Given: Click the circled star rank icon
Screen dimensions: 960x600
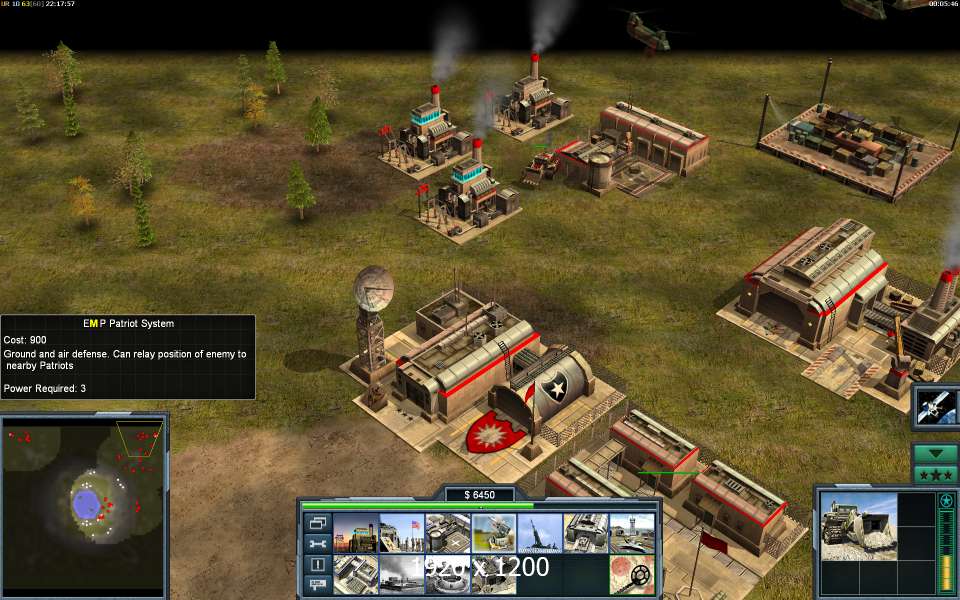Looking at the screenshot, I should click(946, 500).
